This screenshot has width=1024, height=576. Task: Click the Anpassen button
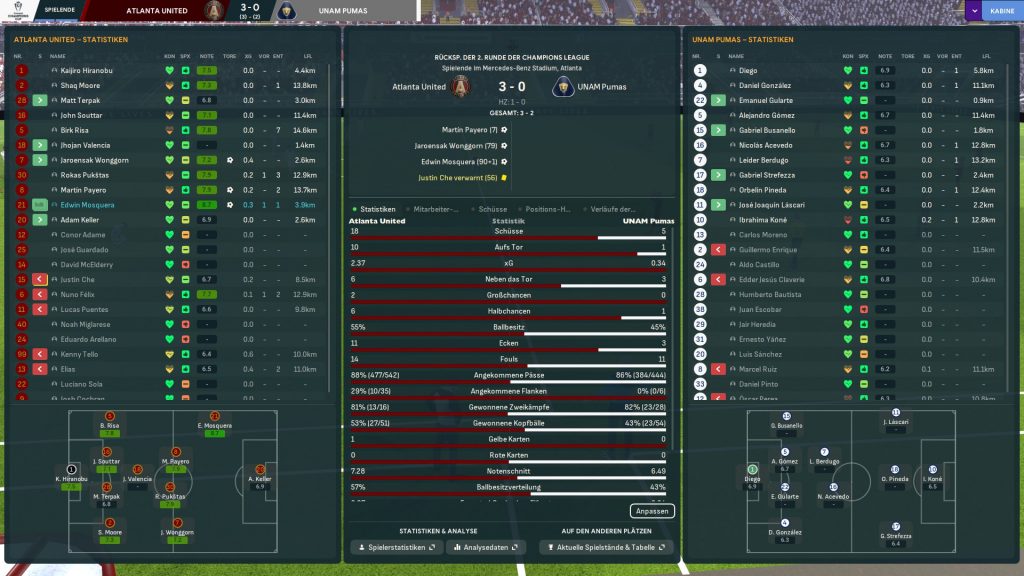pos(653,511)
